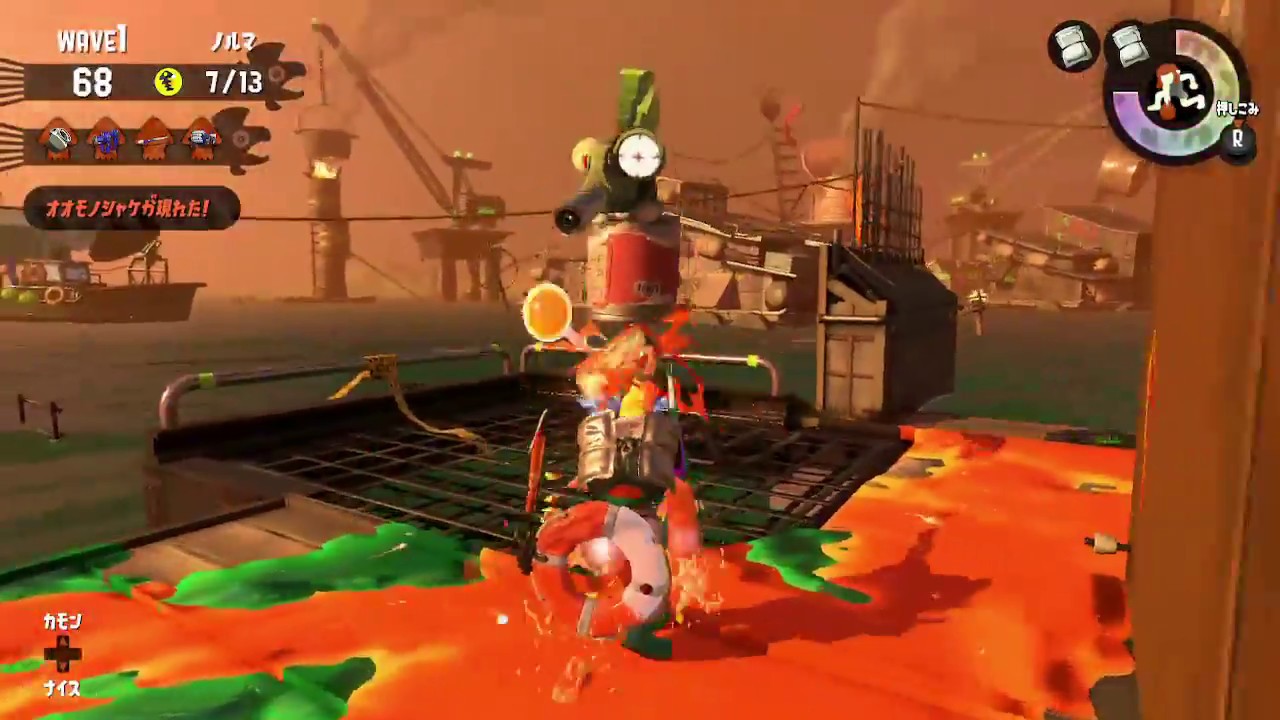1280x720 pixels.
Task: Toggle the カモン signal indicator
Action: coord(62,621)
